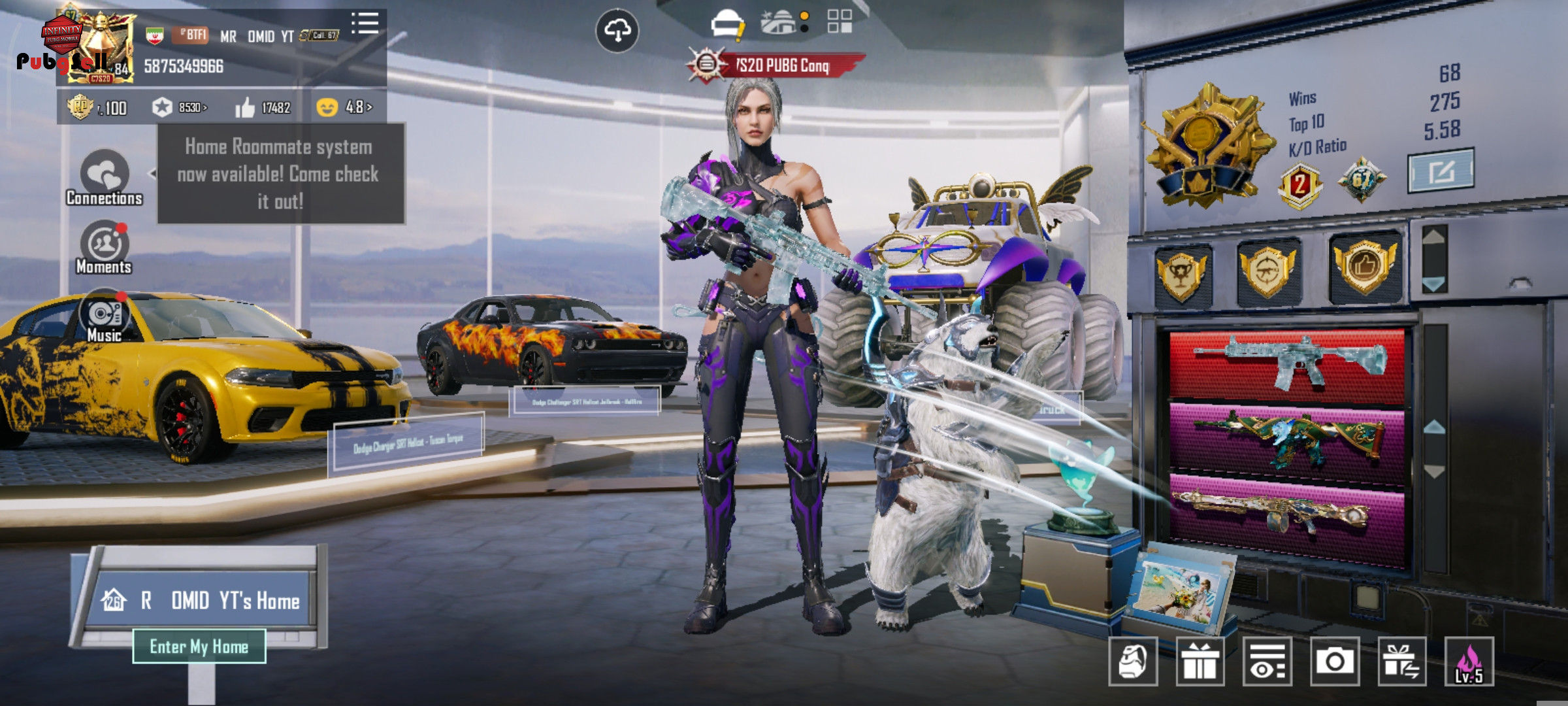The width and height of the screenshot is (1568, 706).
Task: Choose the green-gold rifle skin slot
Action: click(1287, 438)
